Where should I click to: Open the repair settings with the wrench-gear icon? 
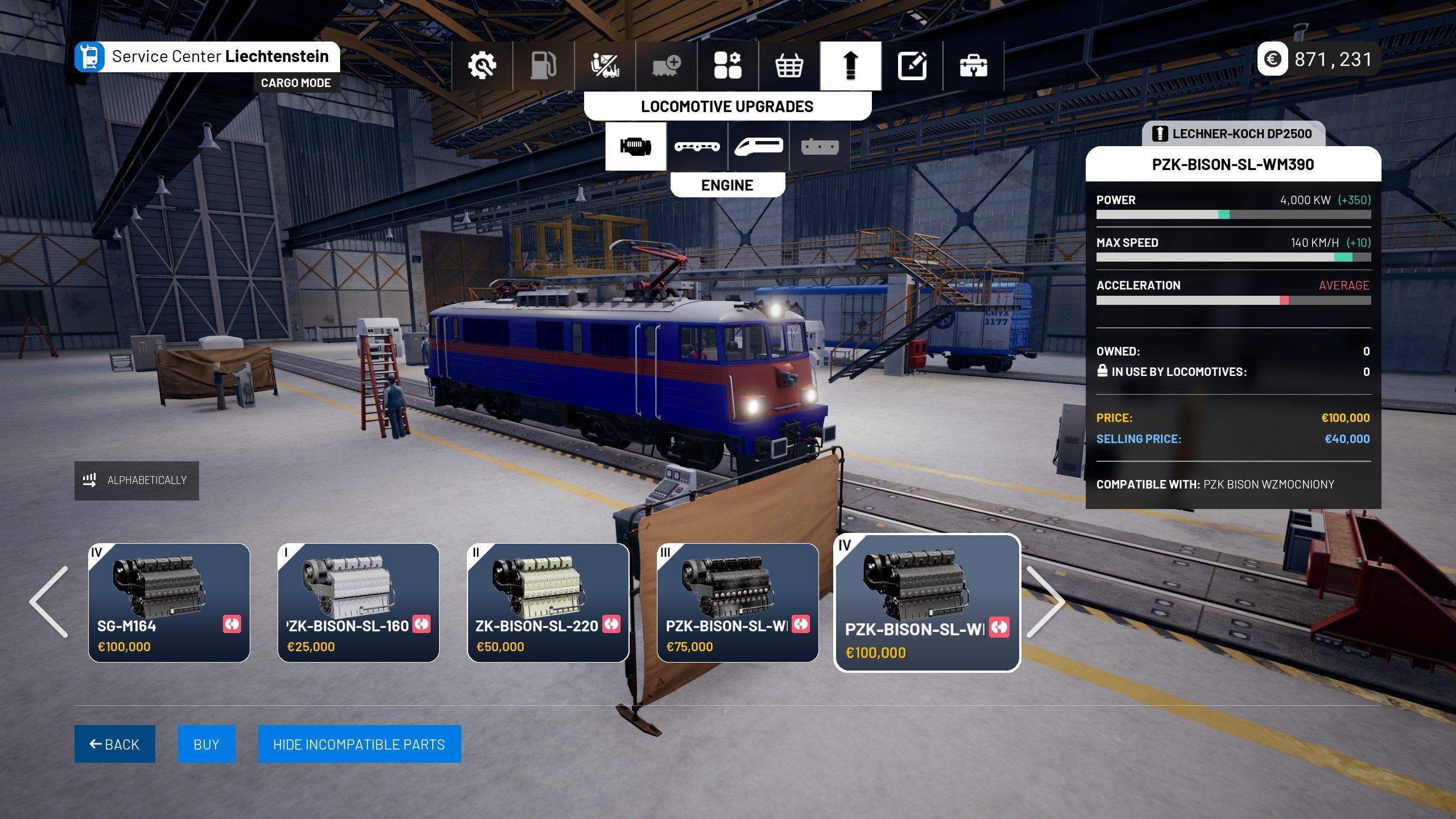[x=483, y=65]
